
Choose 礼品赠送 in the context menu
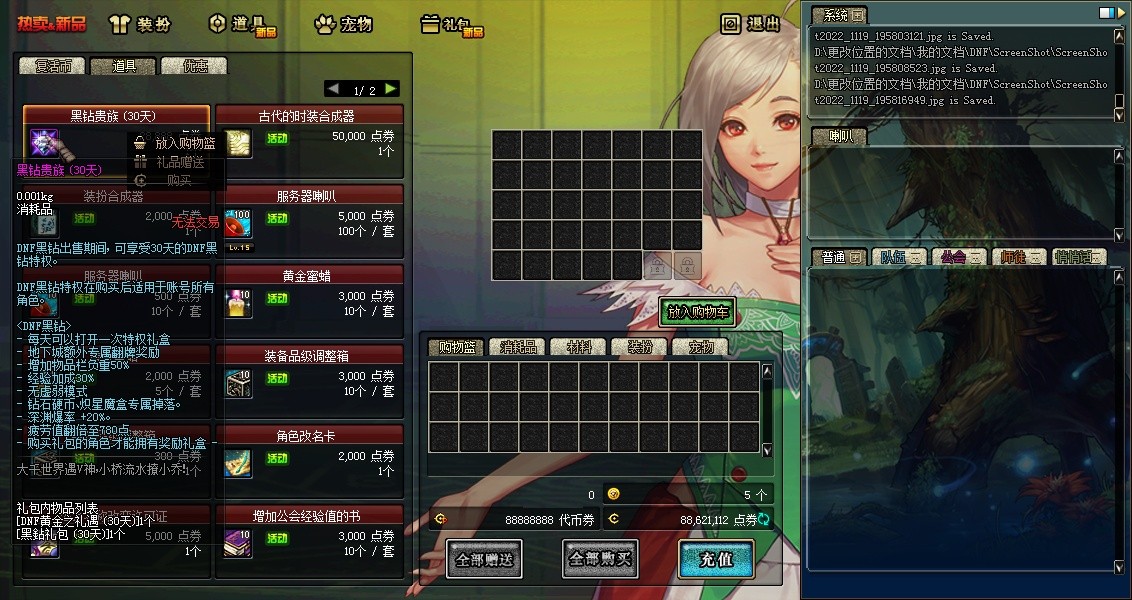(179, 161)
